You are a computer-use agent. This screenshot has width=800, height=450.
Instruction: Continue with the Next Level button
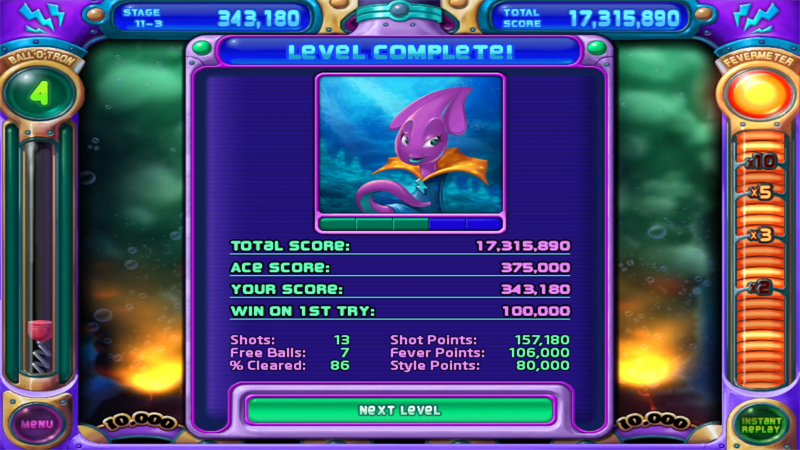[x=399, y=410]
